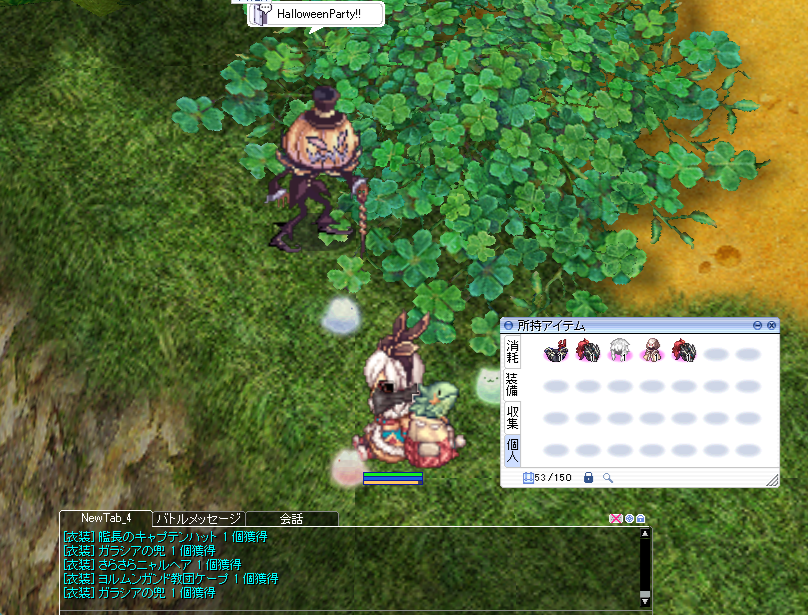The width and height of the screenshot is (808, 615).
Task: Minimize the 所持アイテム inventory window
Action: 758,326
